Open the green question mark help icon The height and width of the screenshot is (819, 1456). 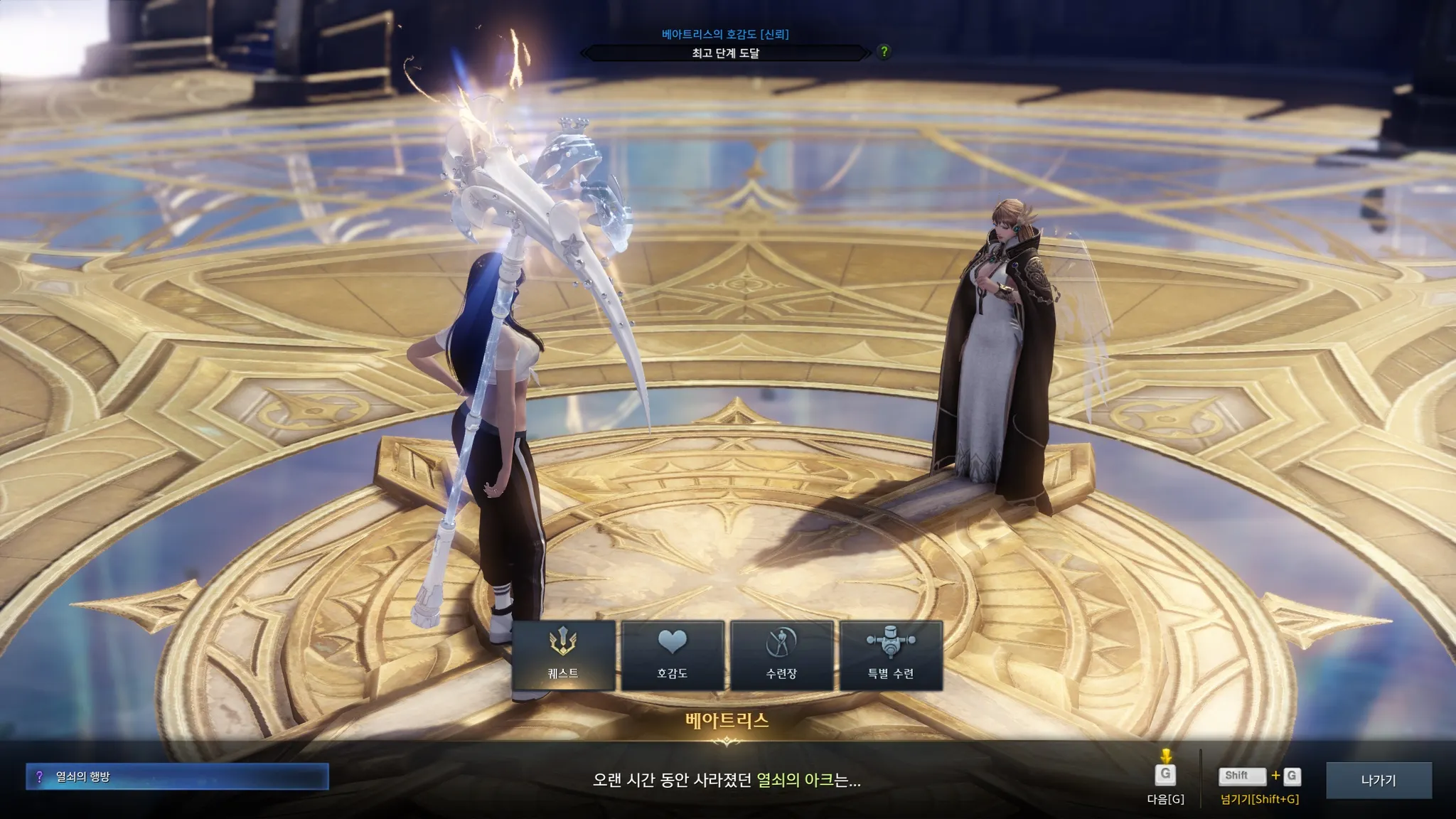click(884, 51)
